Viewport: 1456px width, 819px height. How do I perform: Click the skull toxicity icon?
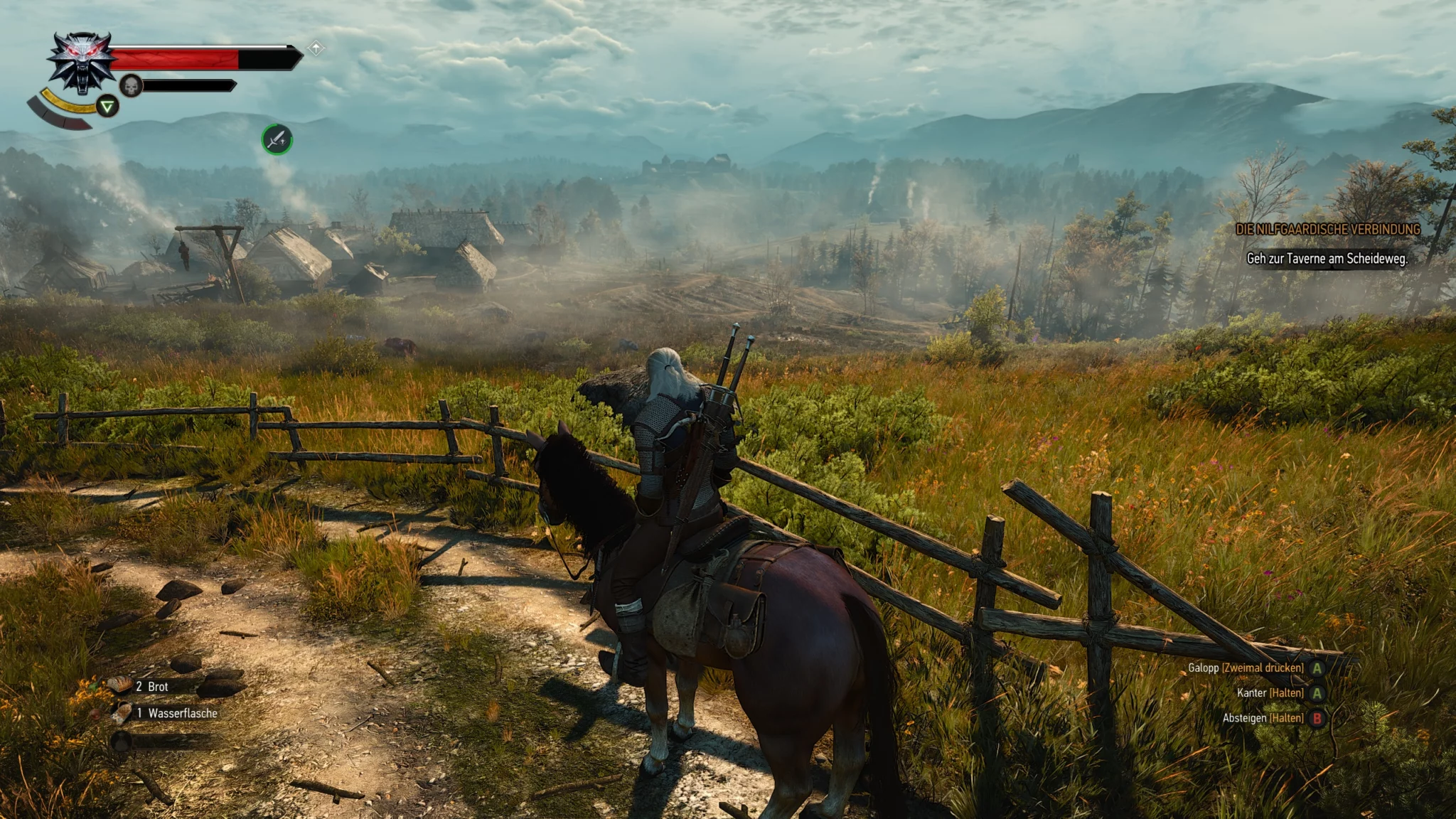click(x=131, y=86)
